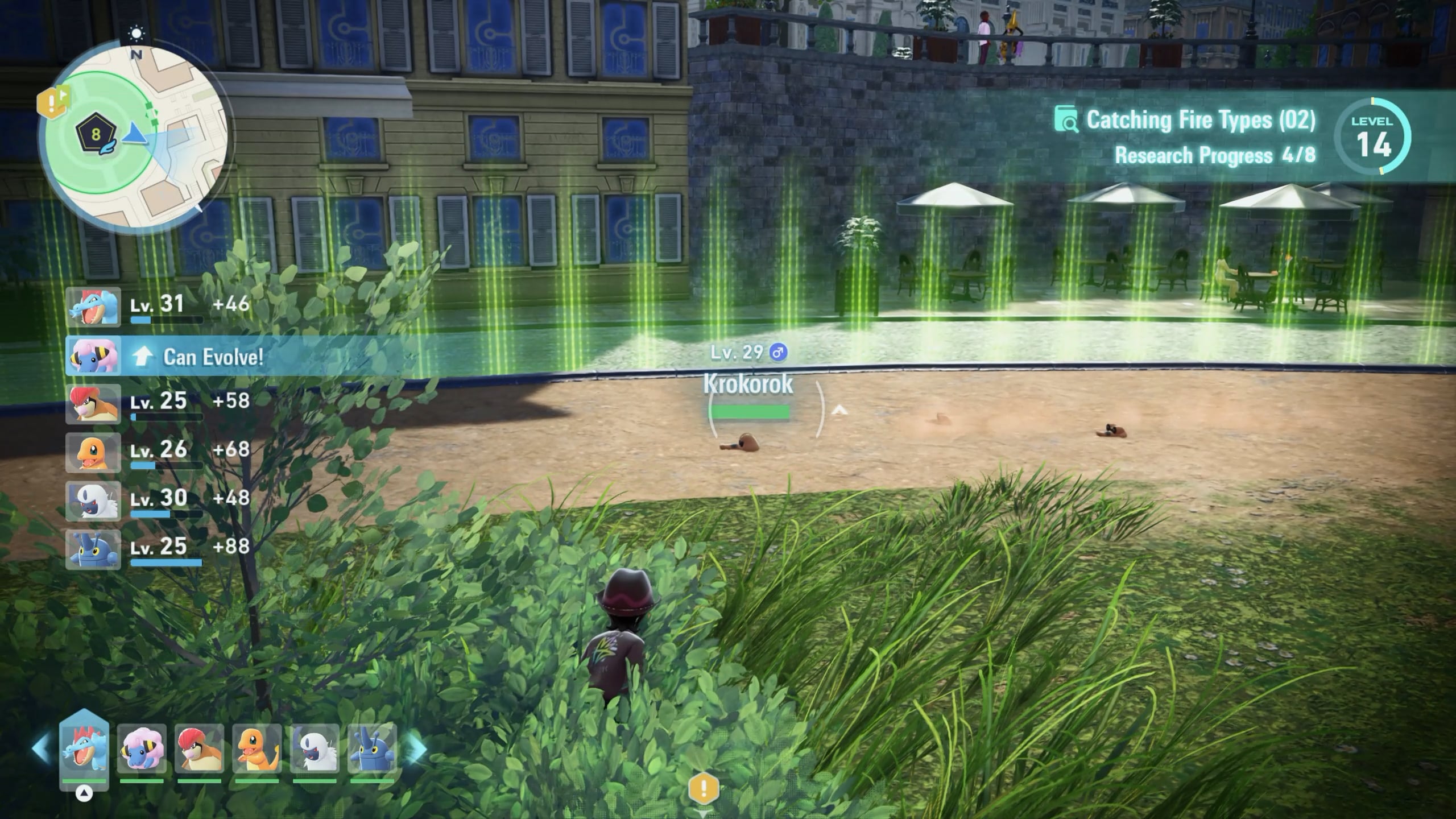Pick the Pidgeotto slot in party bar
Viewport: 1456px width, 819px height.
199,749
